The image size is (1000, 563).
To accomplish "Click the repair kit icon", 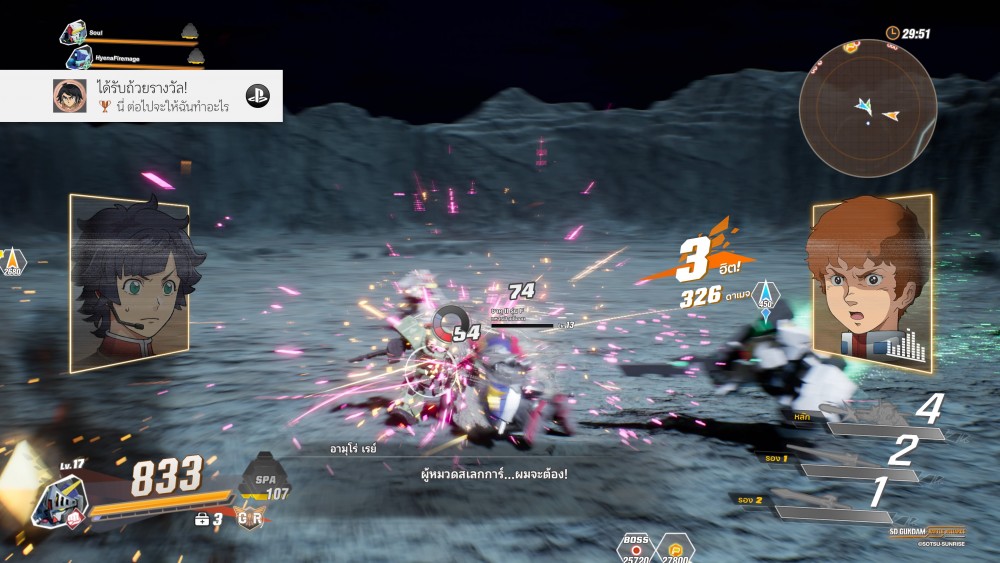I will (201, 520).
